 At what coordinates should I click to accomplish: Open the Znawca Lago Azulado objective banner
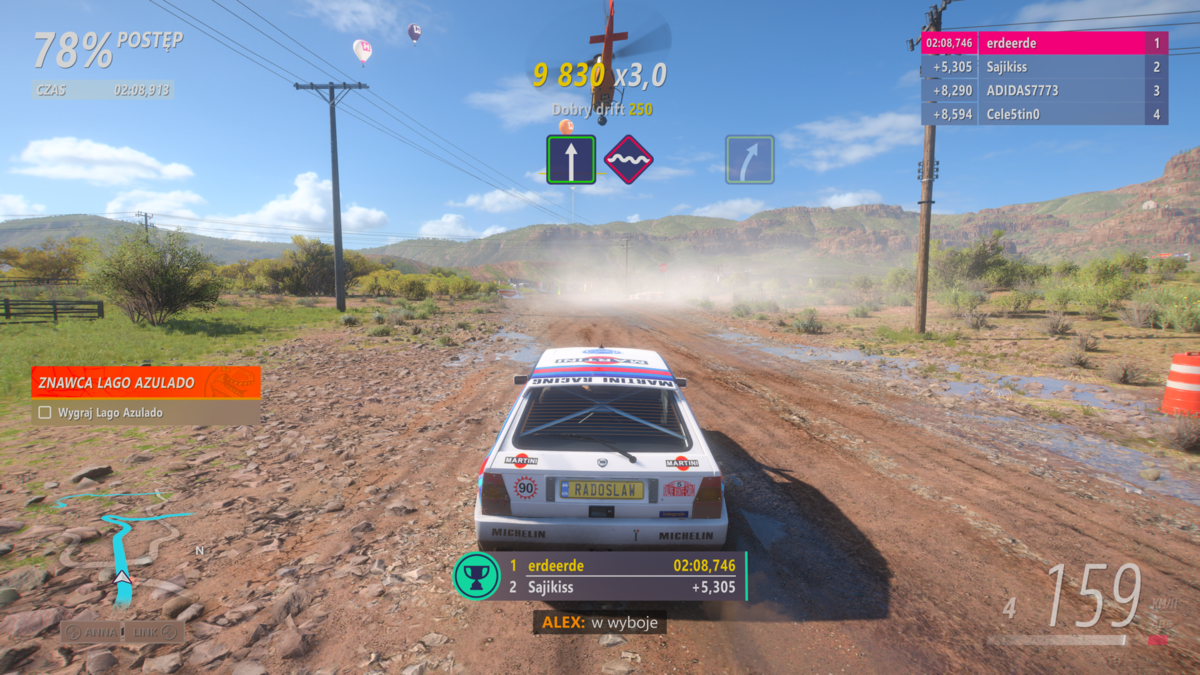point(146,381)
